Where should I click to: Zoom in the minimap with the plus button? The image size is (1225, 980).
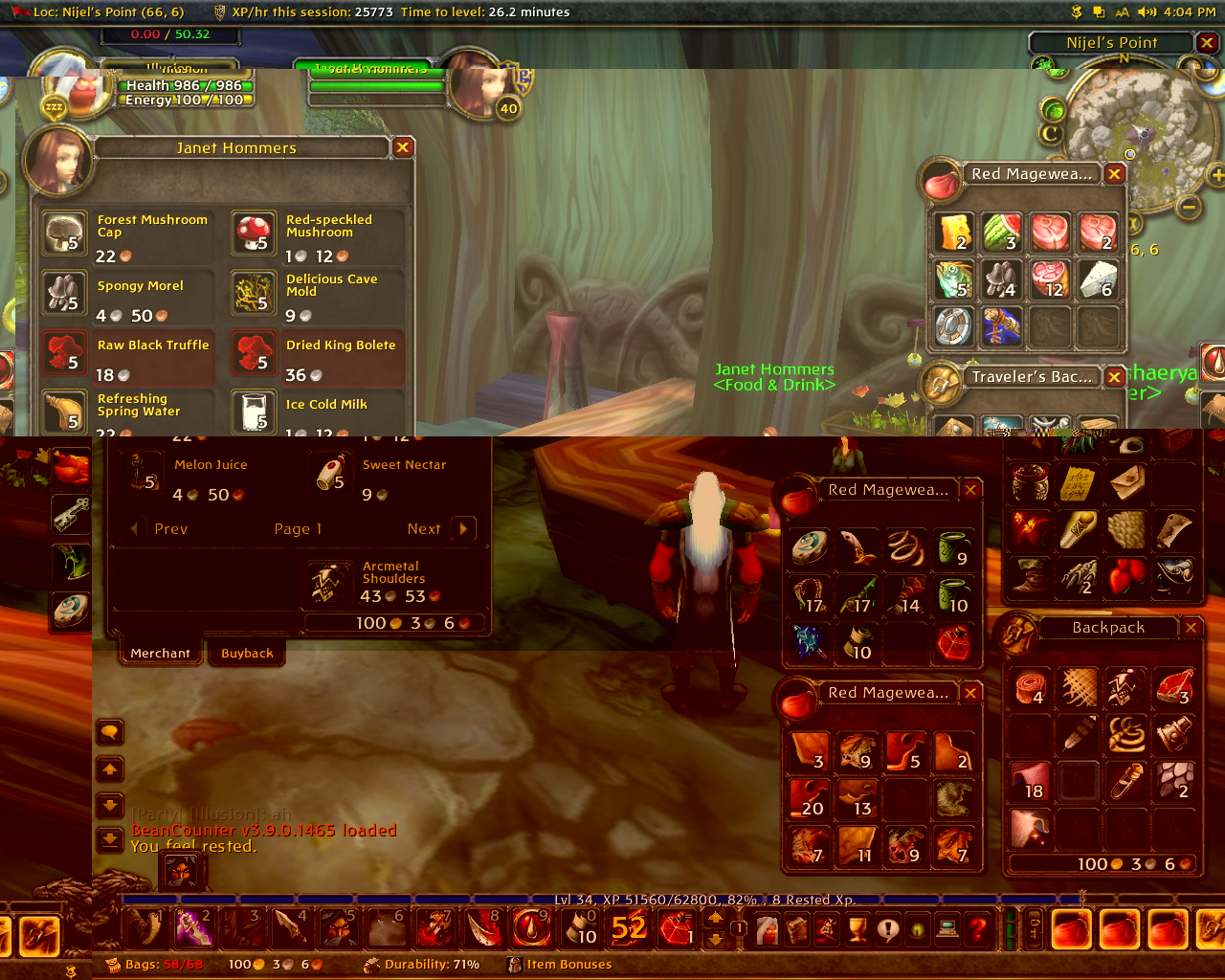(x=1217, y=175)
